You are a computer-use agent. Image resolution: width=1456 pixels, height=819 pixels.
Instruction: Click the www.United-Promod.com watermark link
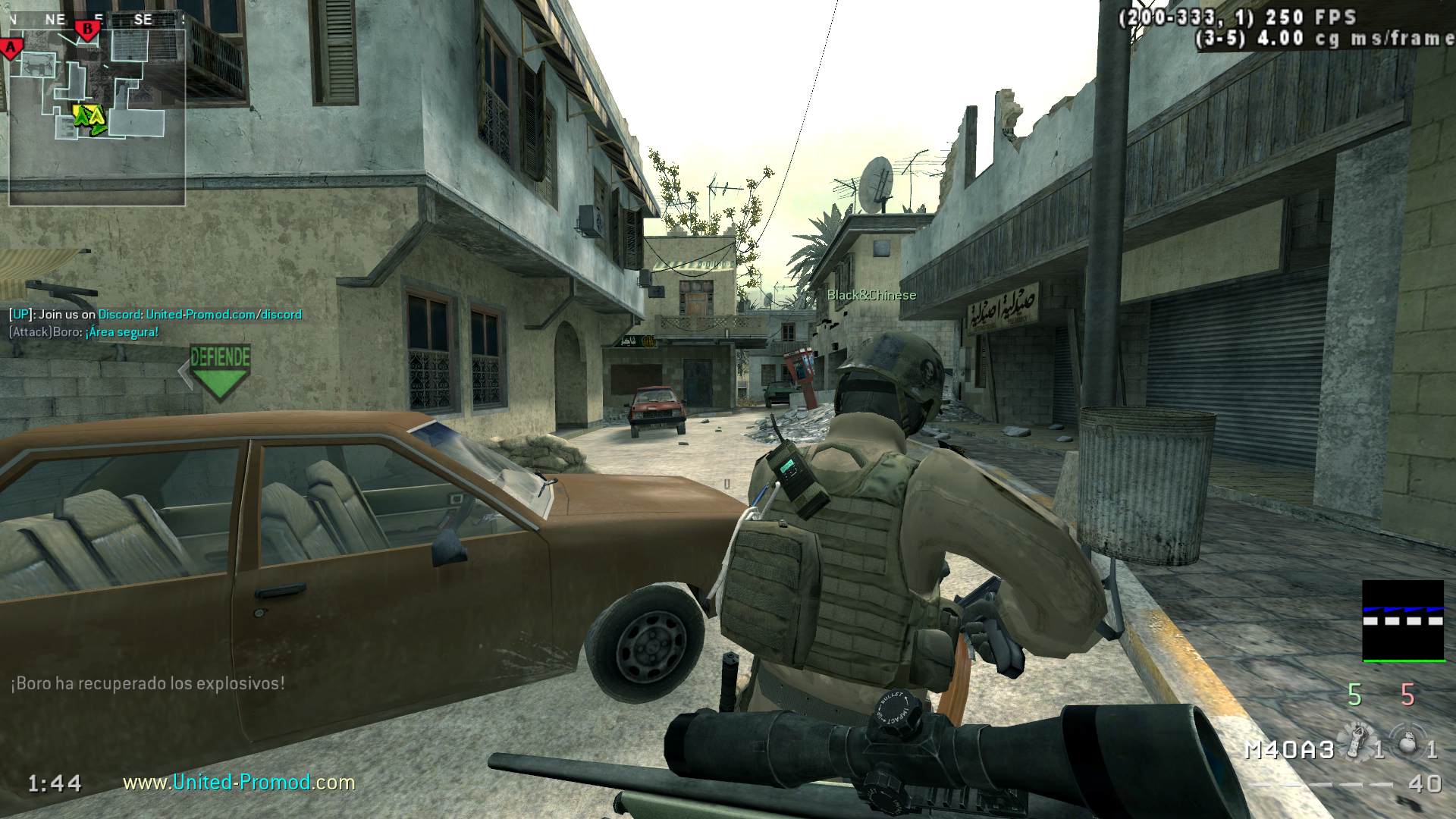click(x=239, y=782)
